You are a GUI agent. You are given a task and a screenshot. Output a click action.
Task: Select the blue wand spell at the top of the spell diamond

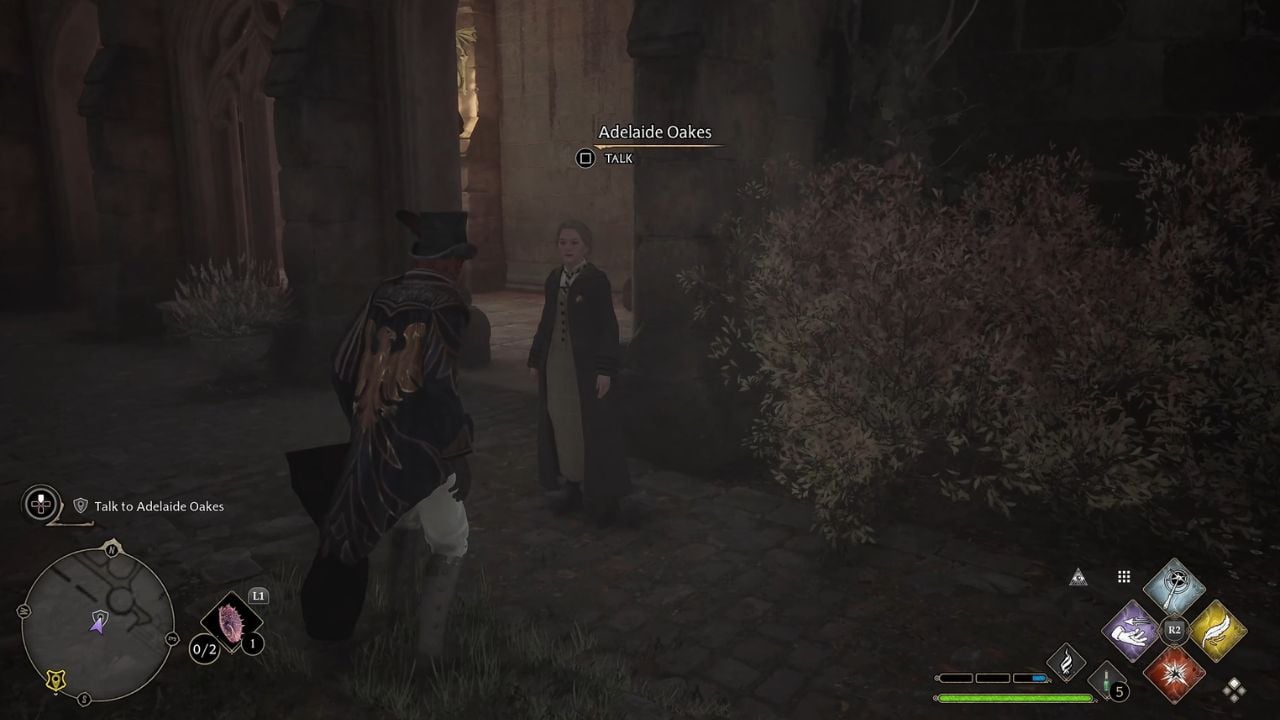[x=1174, y=588]
